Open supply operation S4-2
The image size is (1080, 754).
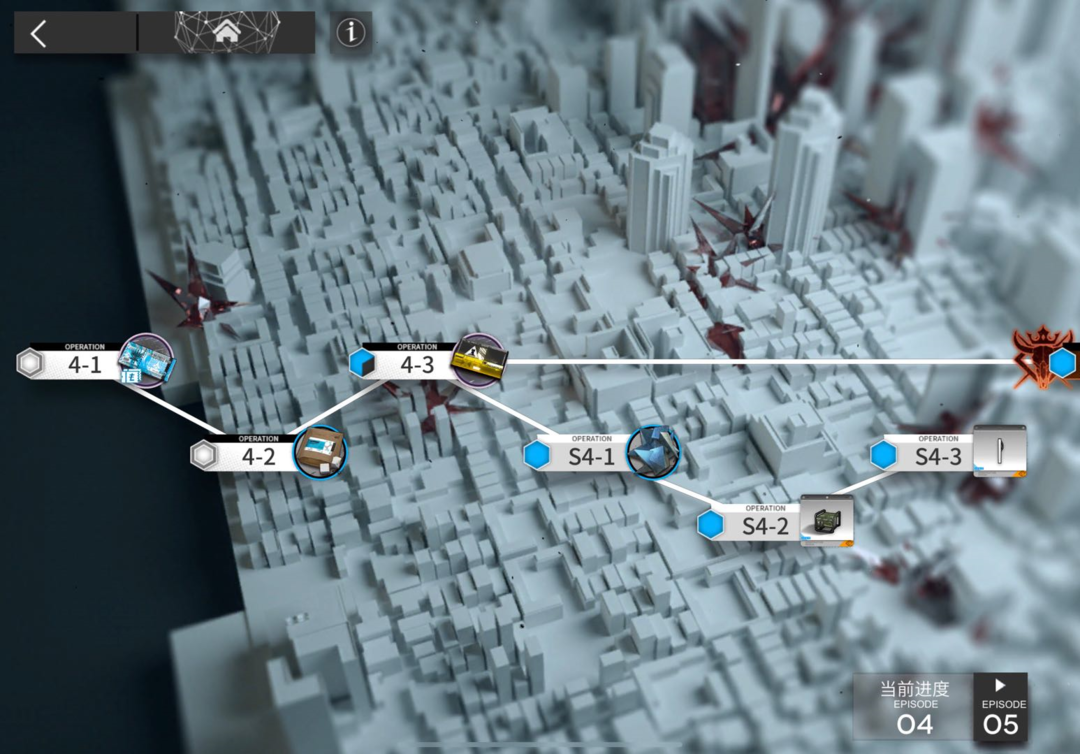pos(765,524)
